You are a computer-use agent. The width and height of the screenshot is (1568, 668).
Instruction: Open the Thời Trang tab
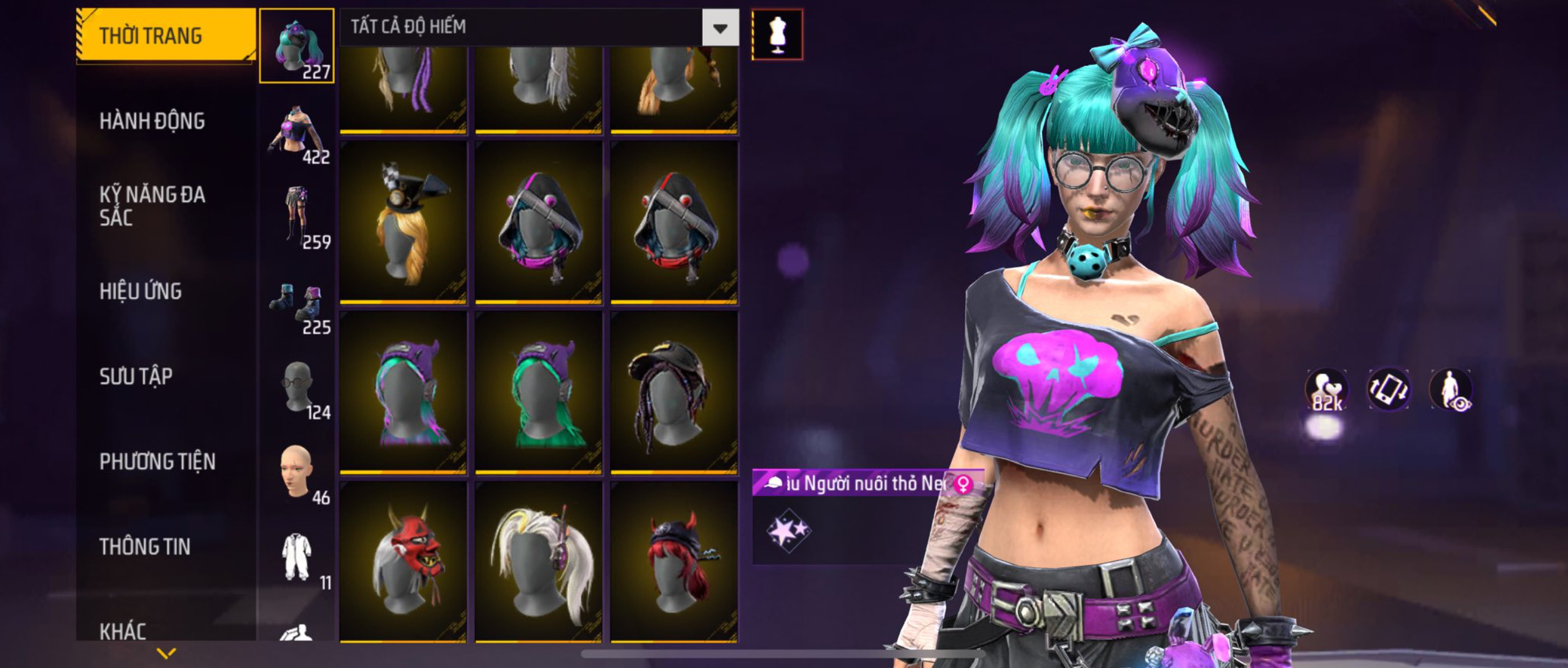(165, 36)
